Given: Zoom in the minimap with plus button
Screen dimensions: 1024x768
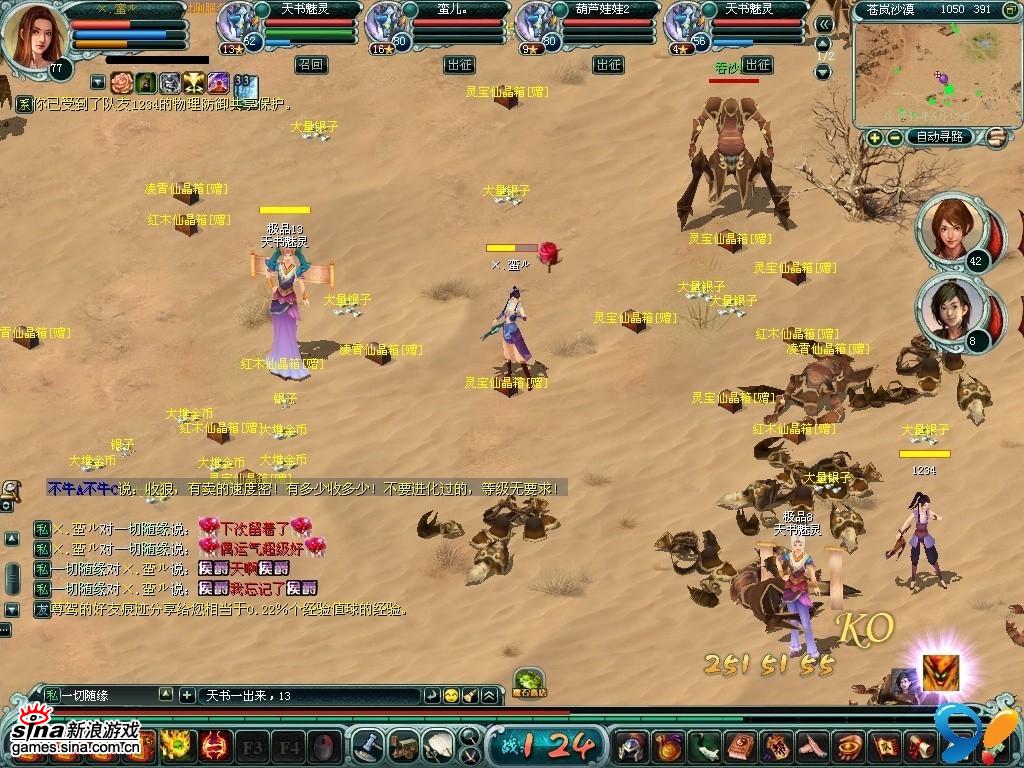Looking at the screenshot, I should (875, 137).
